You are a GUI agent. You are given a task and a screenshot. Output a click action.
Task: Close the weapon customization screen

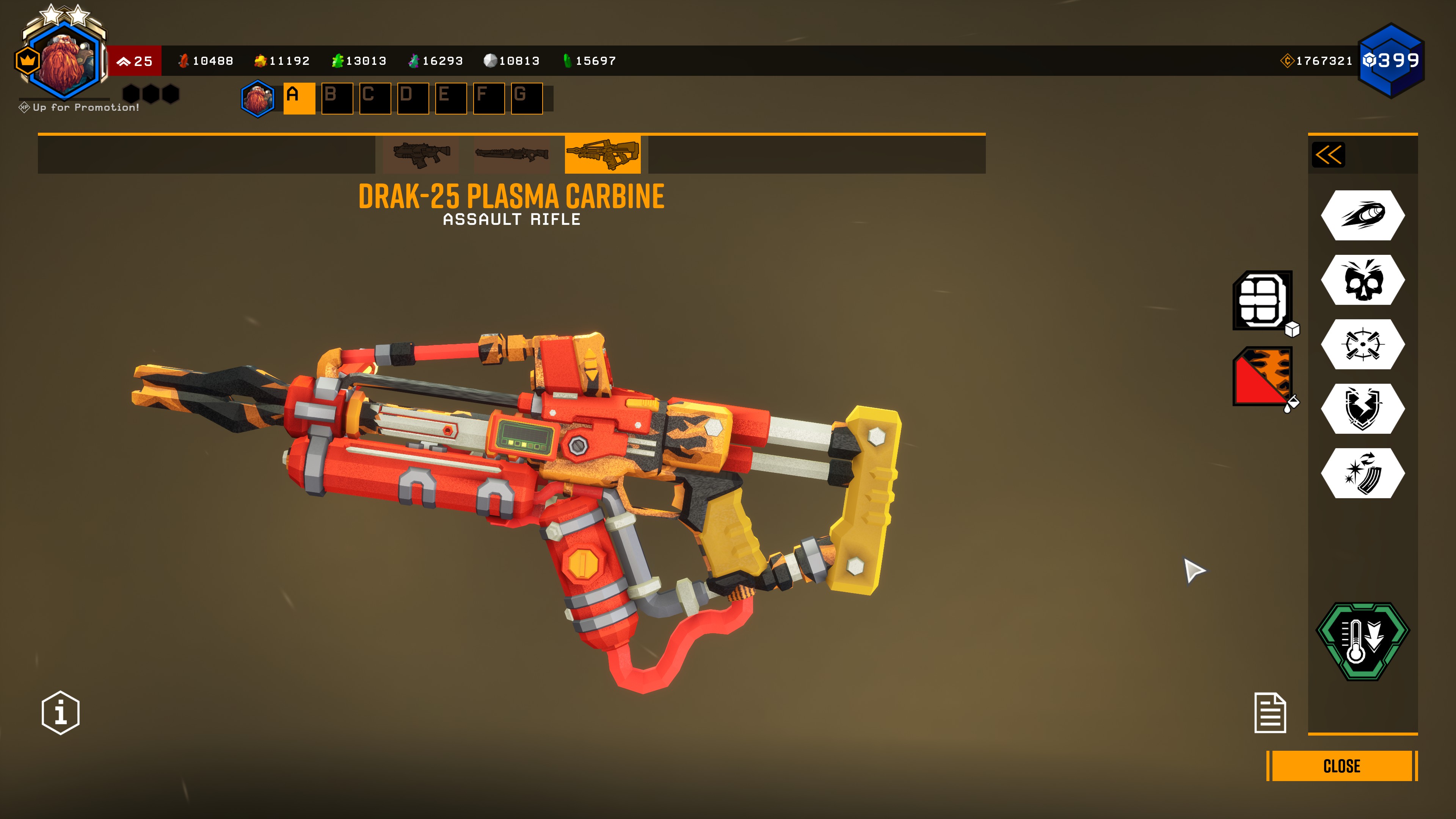coord(1341,766)
